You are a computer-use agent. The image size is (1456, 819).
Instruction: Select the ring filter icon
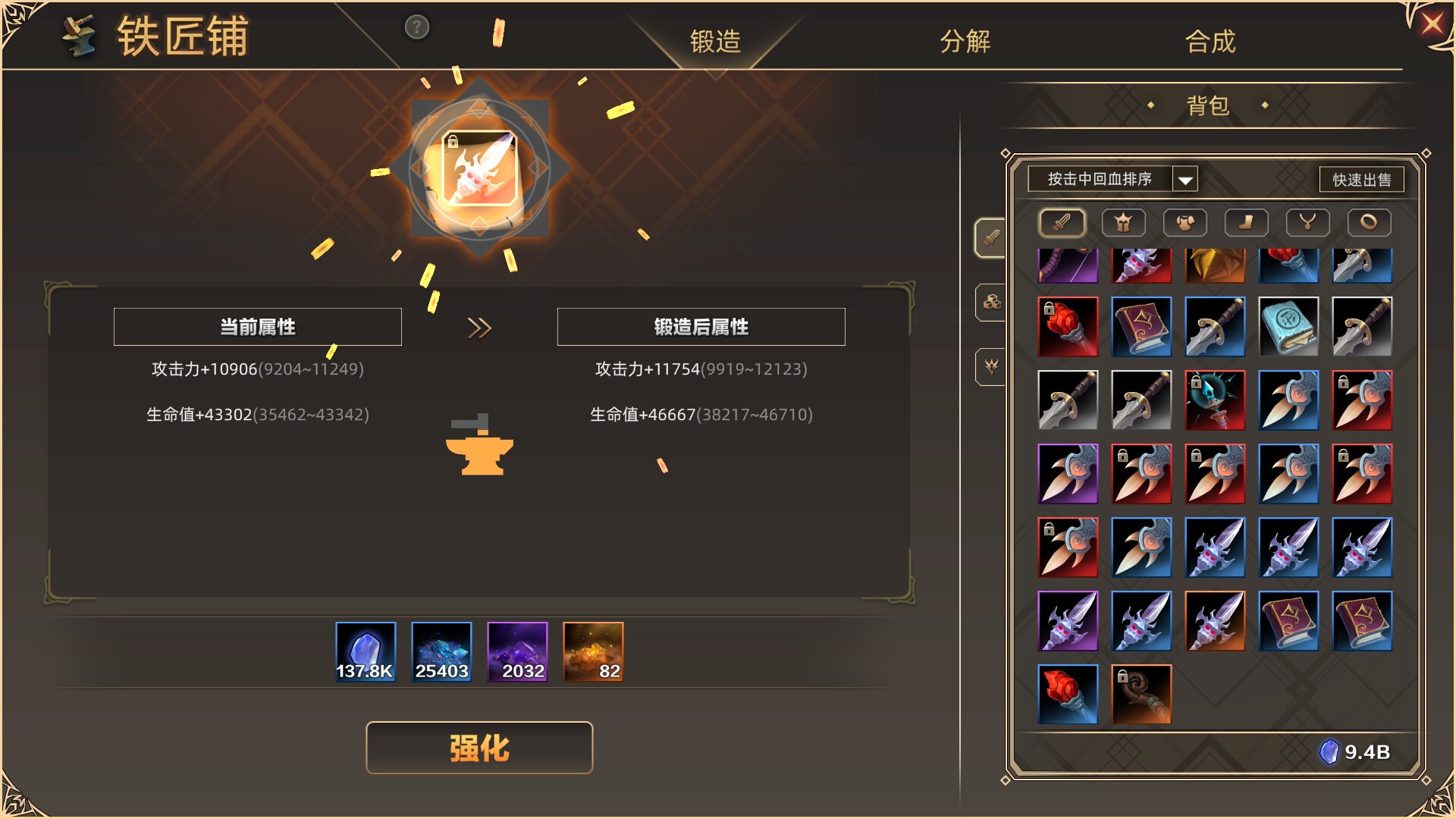click(x=1369, y=222)
